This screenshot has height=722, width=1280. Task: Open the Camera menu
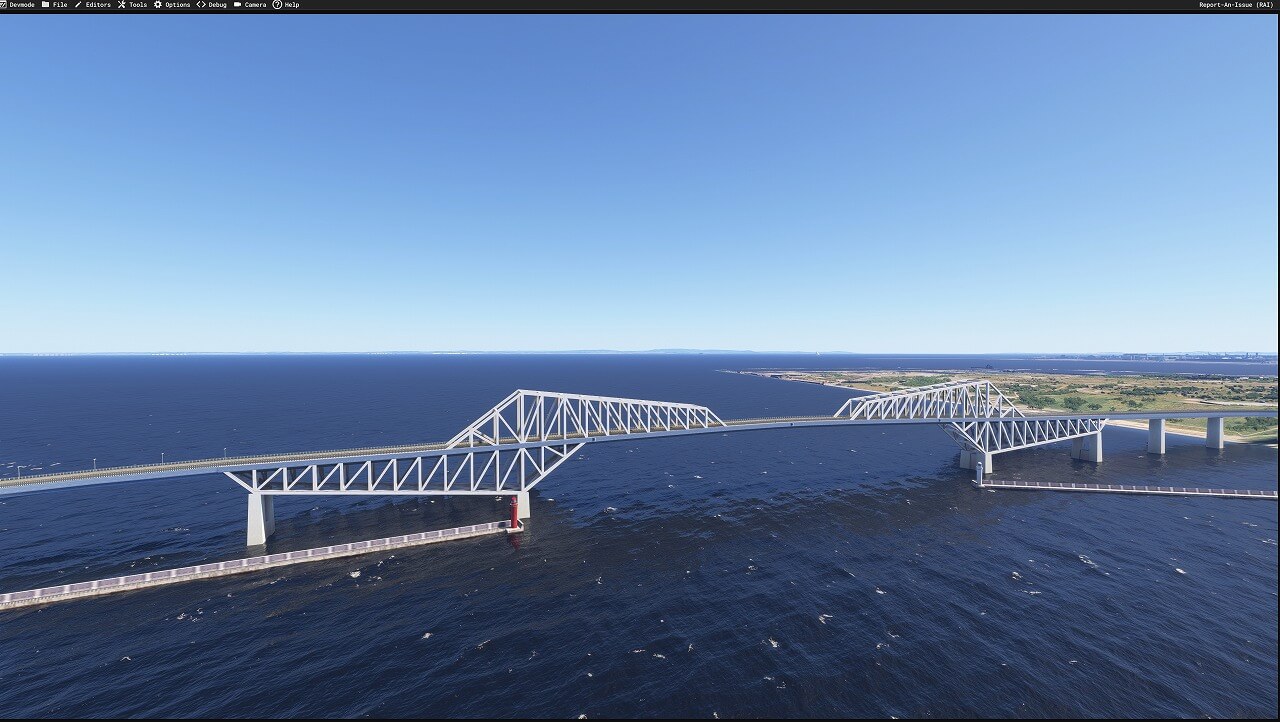click(x=255, y=5)
